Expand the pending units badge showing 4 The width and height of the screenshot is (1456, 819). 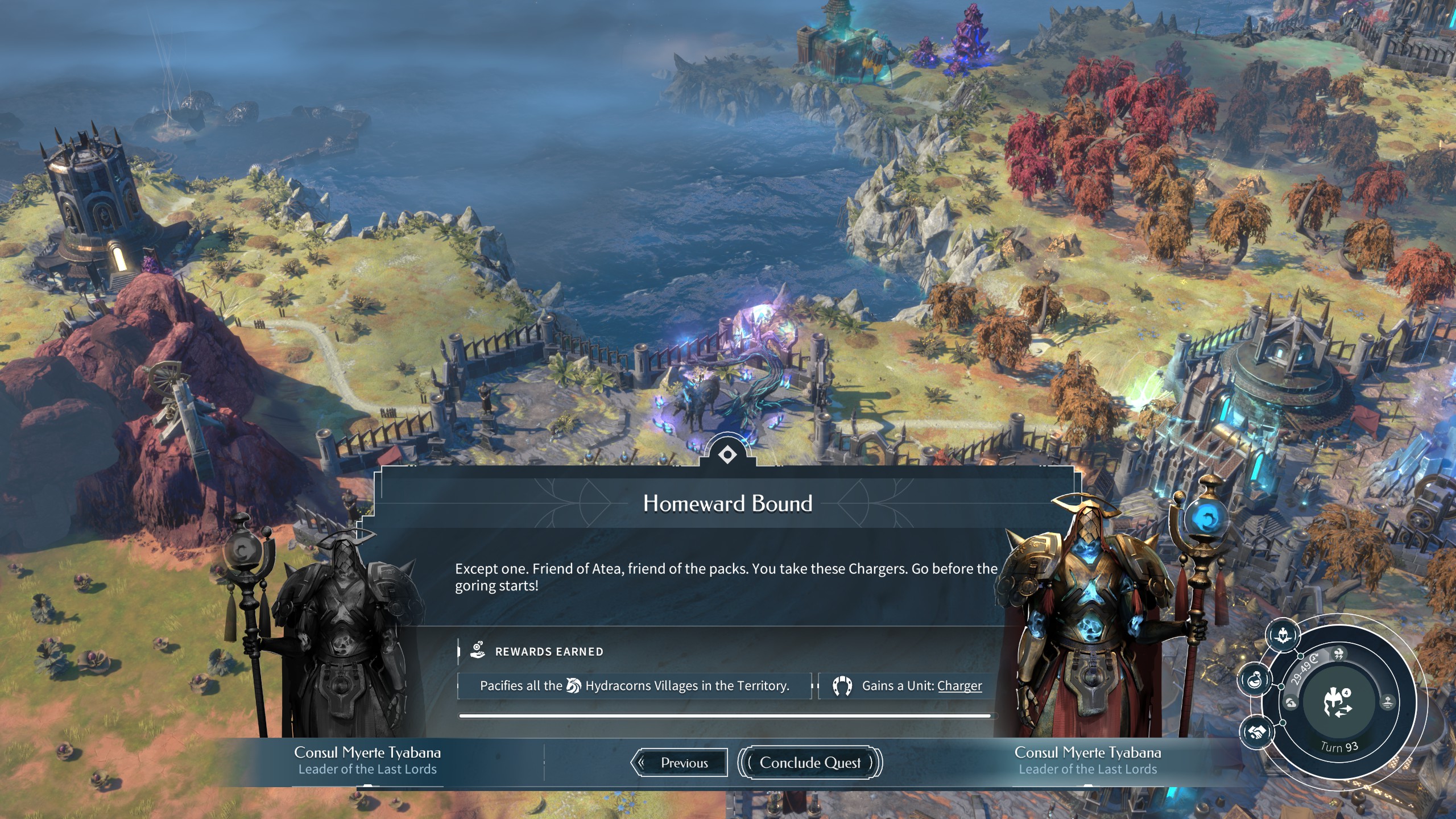pyautogui.click(x=1346, y=693)
